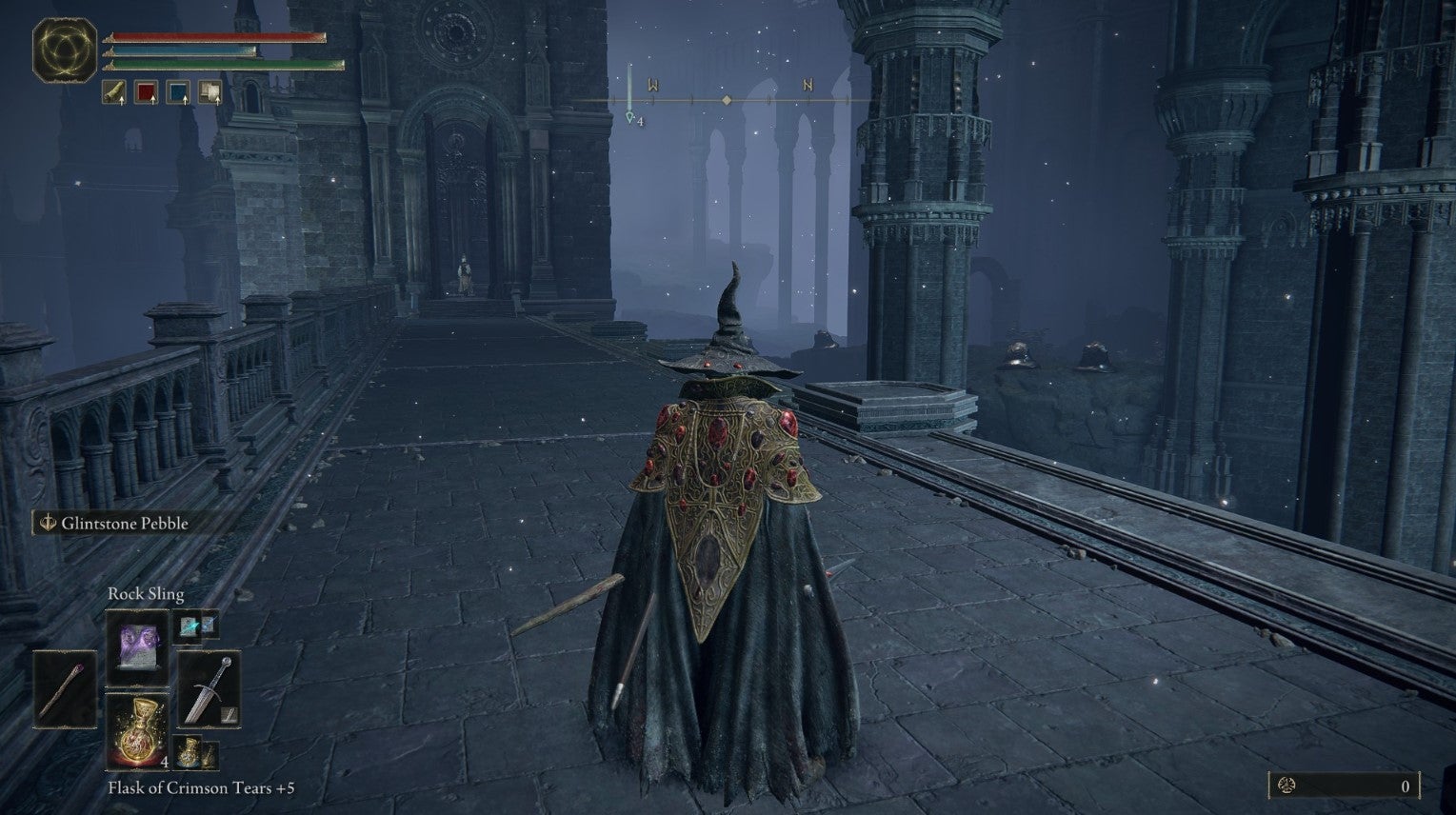Click the Glintstone Pebble text label
The width and height of the screenshot is (1456, 815).
click(x=125, y=523)
